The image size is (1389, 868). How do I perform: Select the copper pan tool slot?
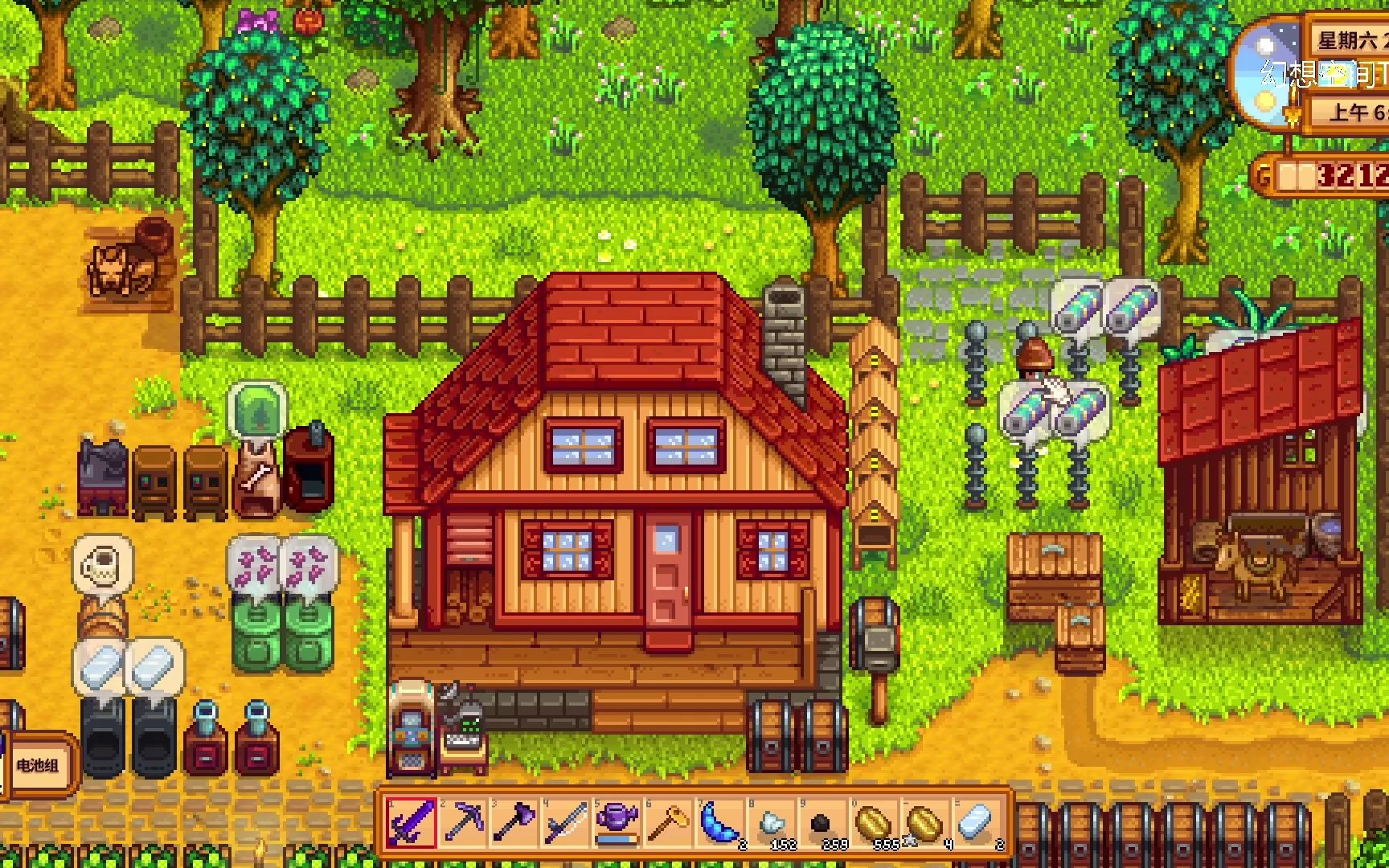(x=669, y=823)
